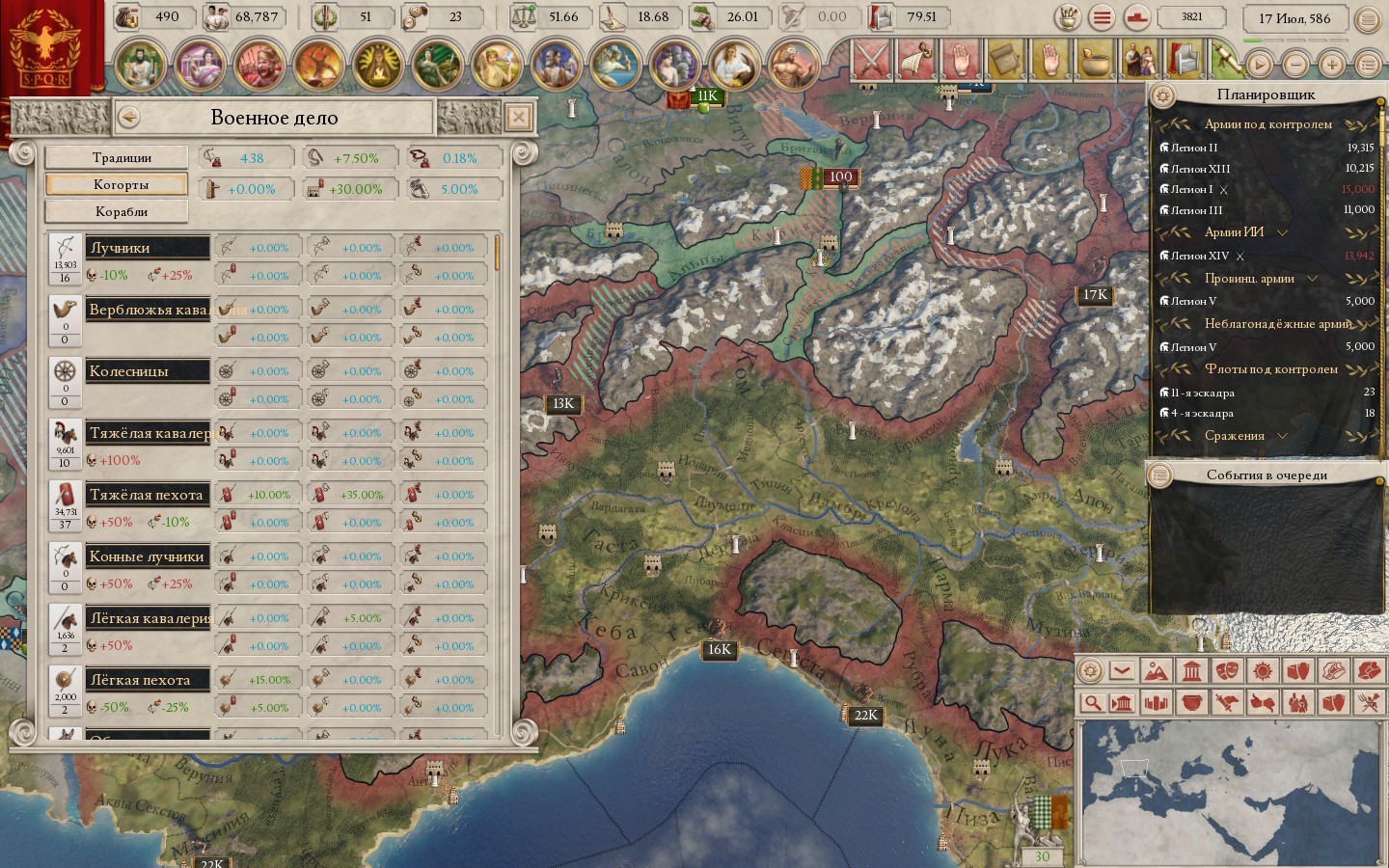1389x868 pixels.
Task: Select Легион XIII army entry
Action: (1200, 169)
